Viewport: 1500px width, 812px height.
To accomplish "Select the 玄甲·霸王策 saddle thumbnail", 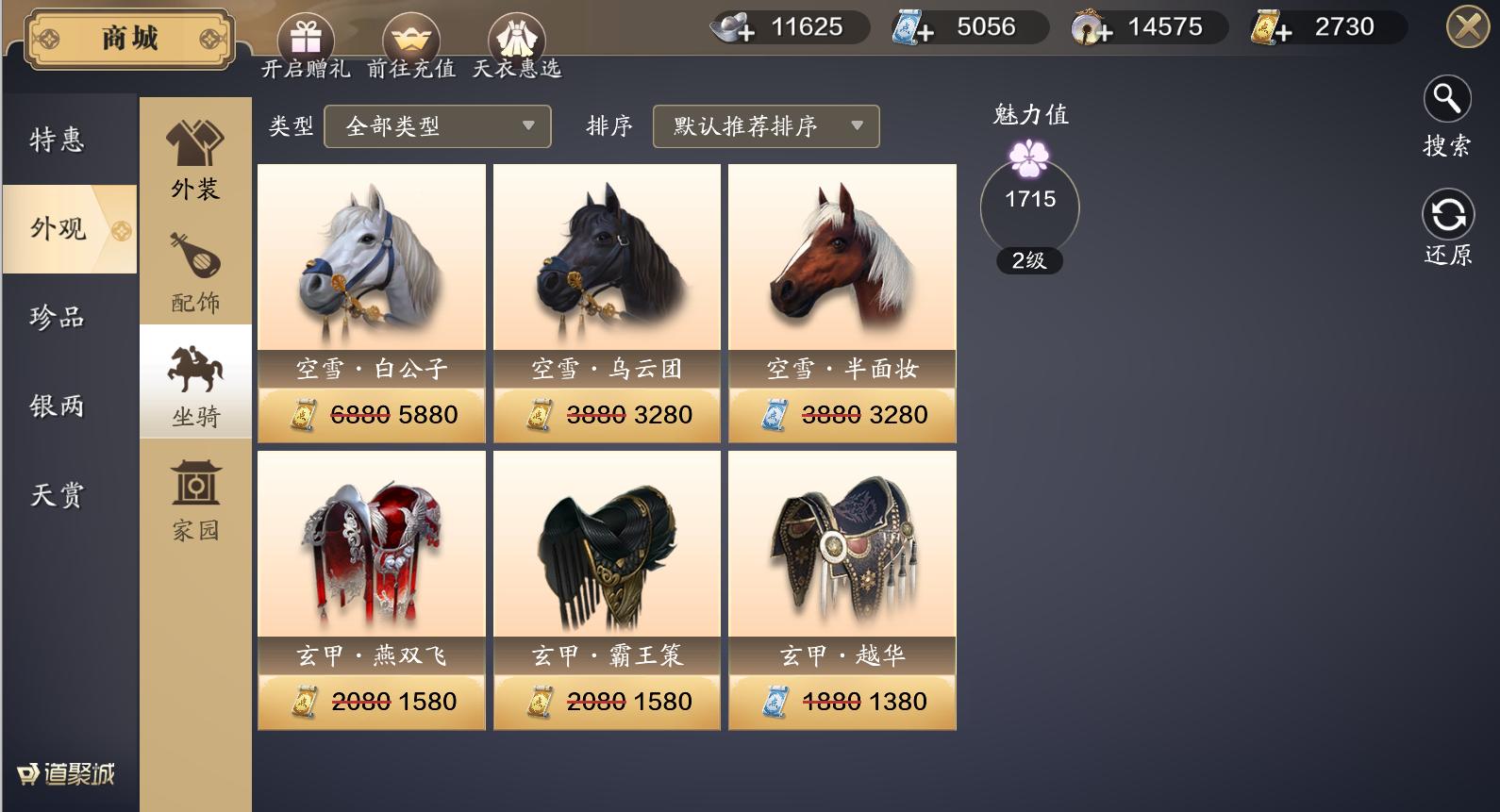I will point(606,547).
